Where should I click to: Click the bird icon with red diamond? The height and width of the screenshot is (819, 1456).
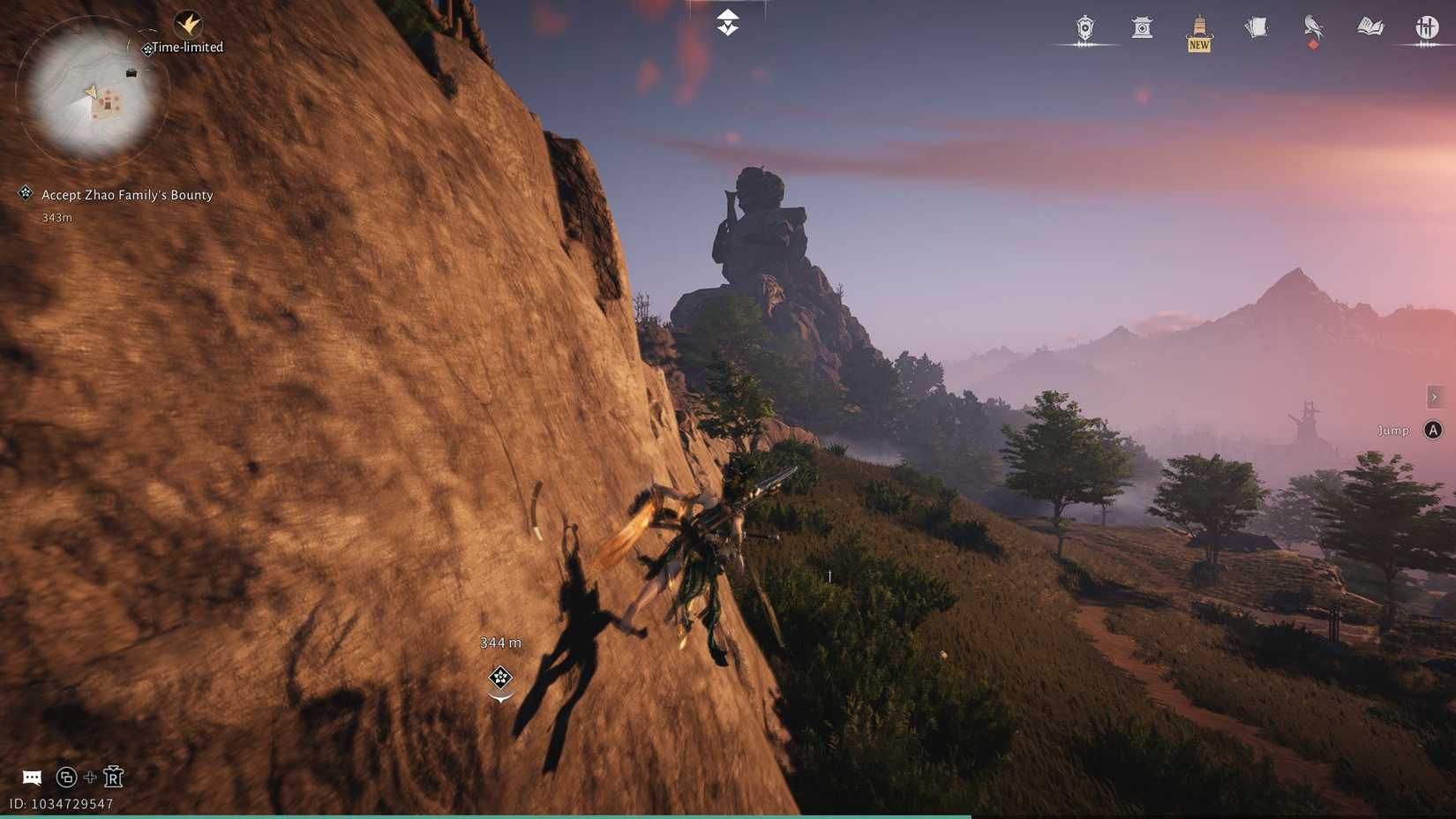[x=1313, y=28]
